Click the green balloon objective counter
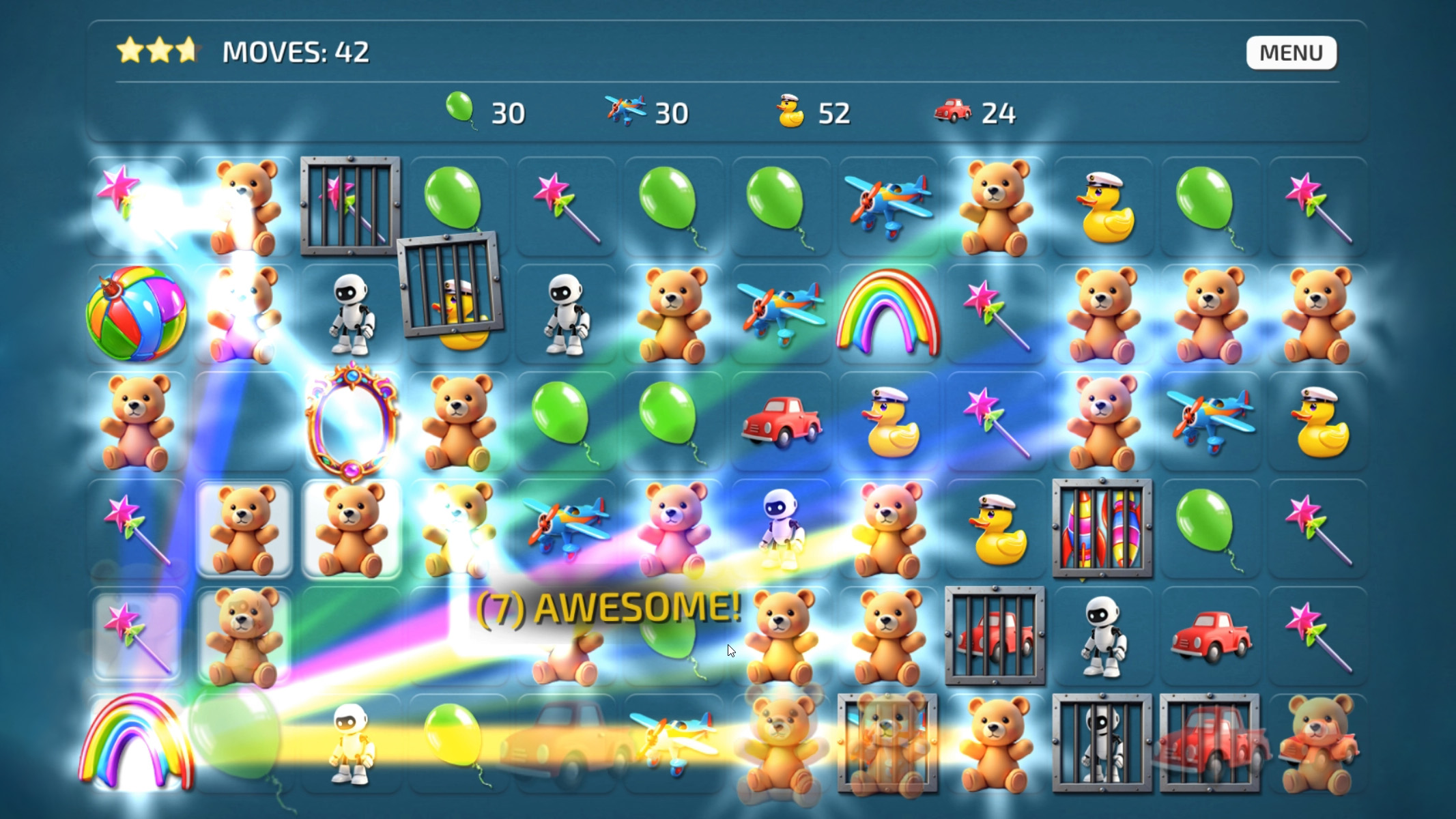 pos(485,111)
